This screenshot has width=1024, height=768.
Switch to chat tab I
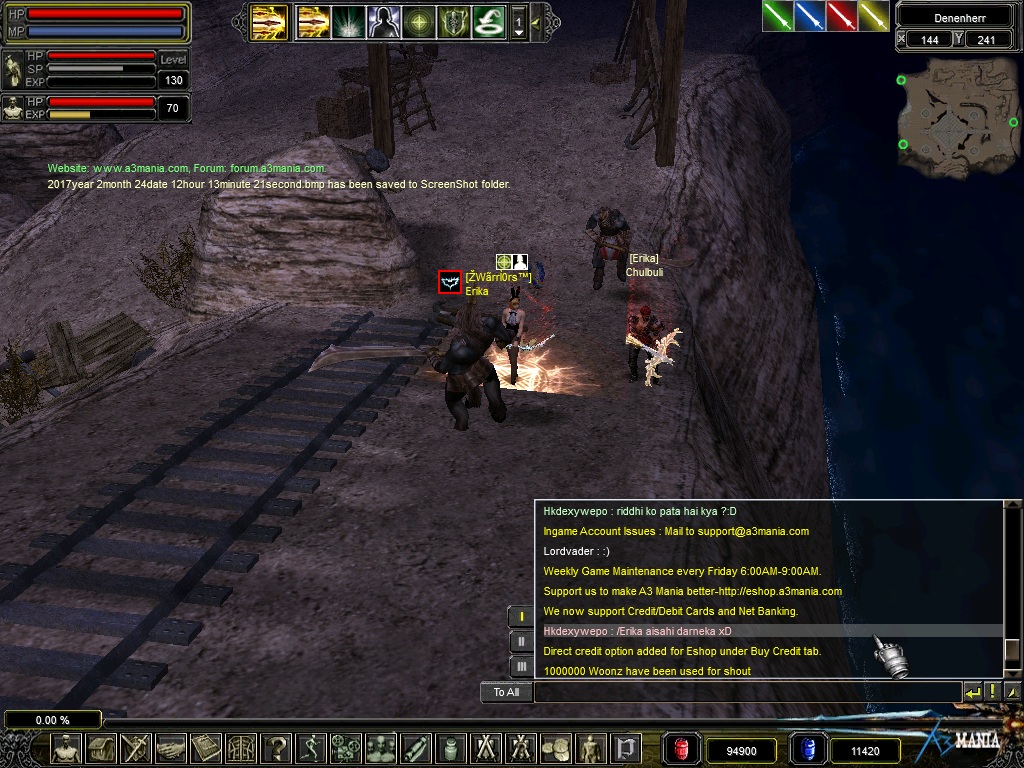pos(521,616)
